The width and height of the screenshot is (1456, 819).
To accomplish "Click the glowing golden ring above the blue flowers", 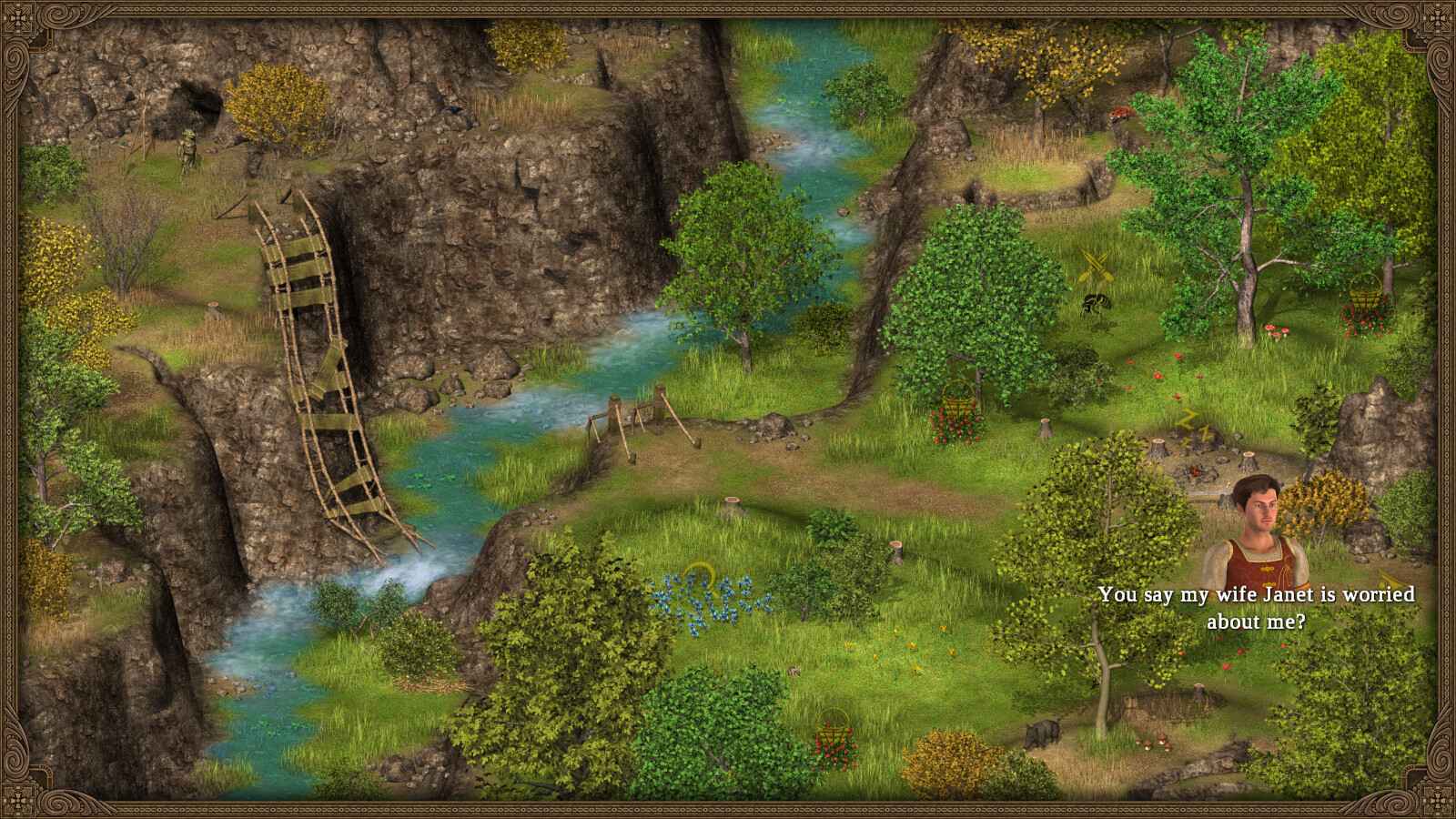I will click(701, 577).
